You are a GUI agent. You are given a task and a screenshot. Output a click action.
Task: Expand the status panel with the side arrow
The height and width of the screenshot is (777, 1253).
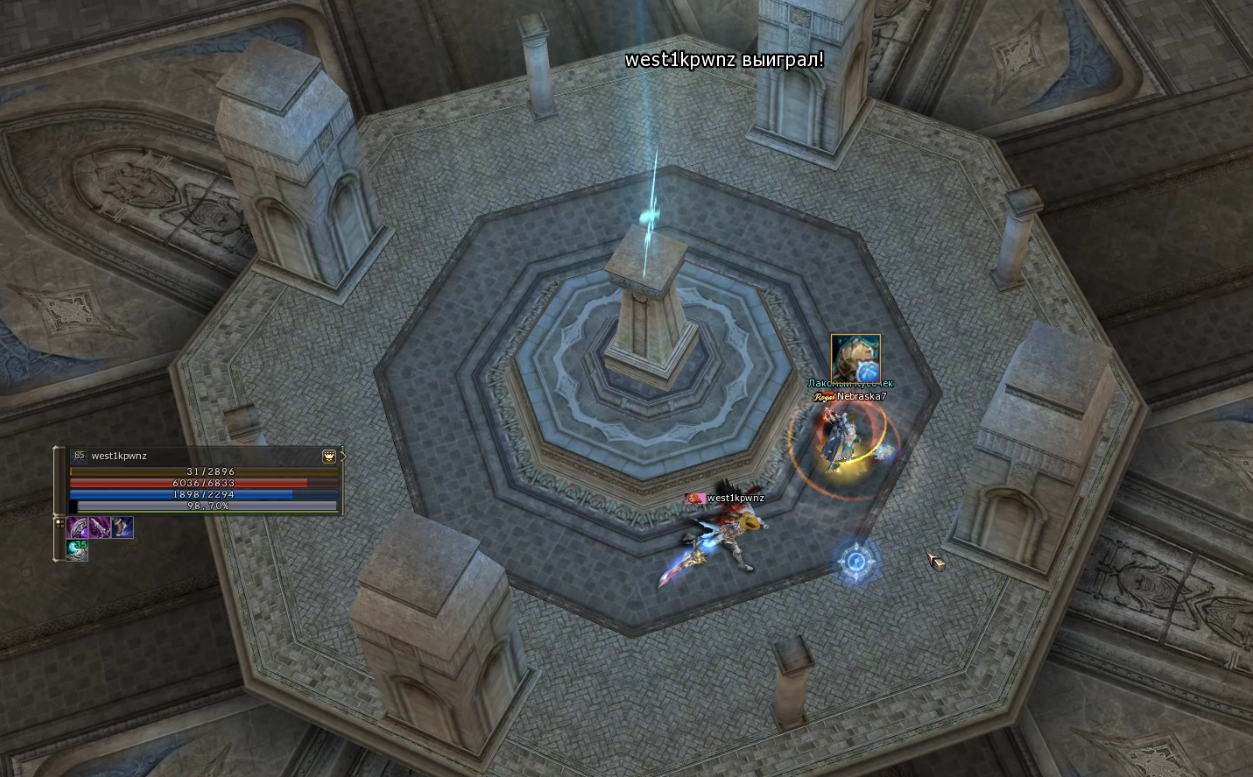coord(342,456)
